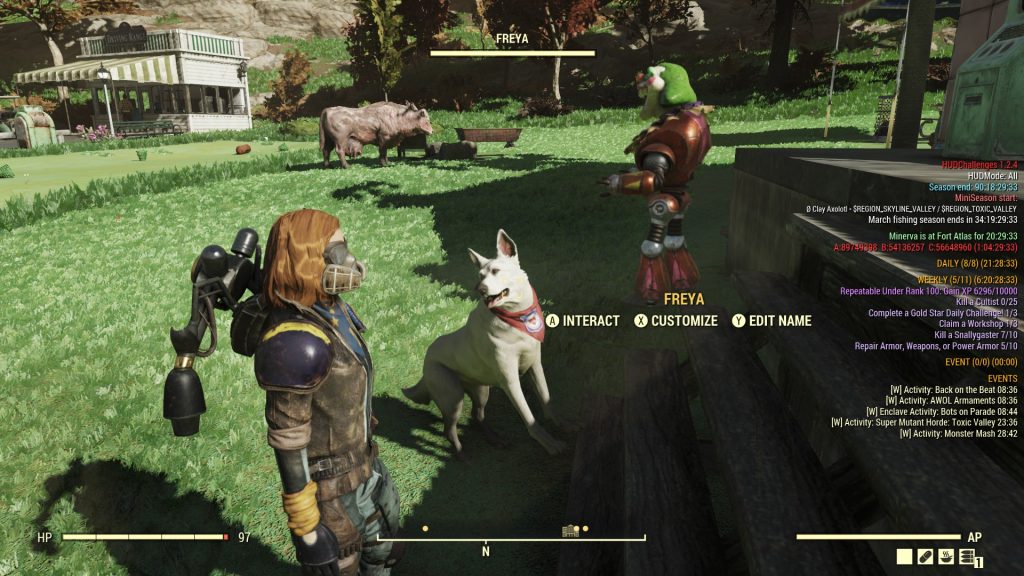Click the building marker on the compass
1024x576 pixels.
click(571, 530)
